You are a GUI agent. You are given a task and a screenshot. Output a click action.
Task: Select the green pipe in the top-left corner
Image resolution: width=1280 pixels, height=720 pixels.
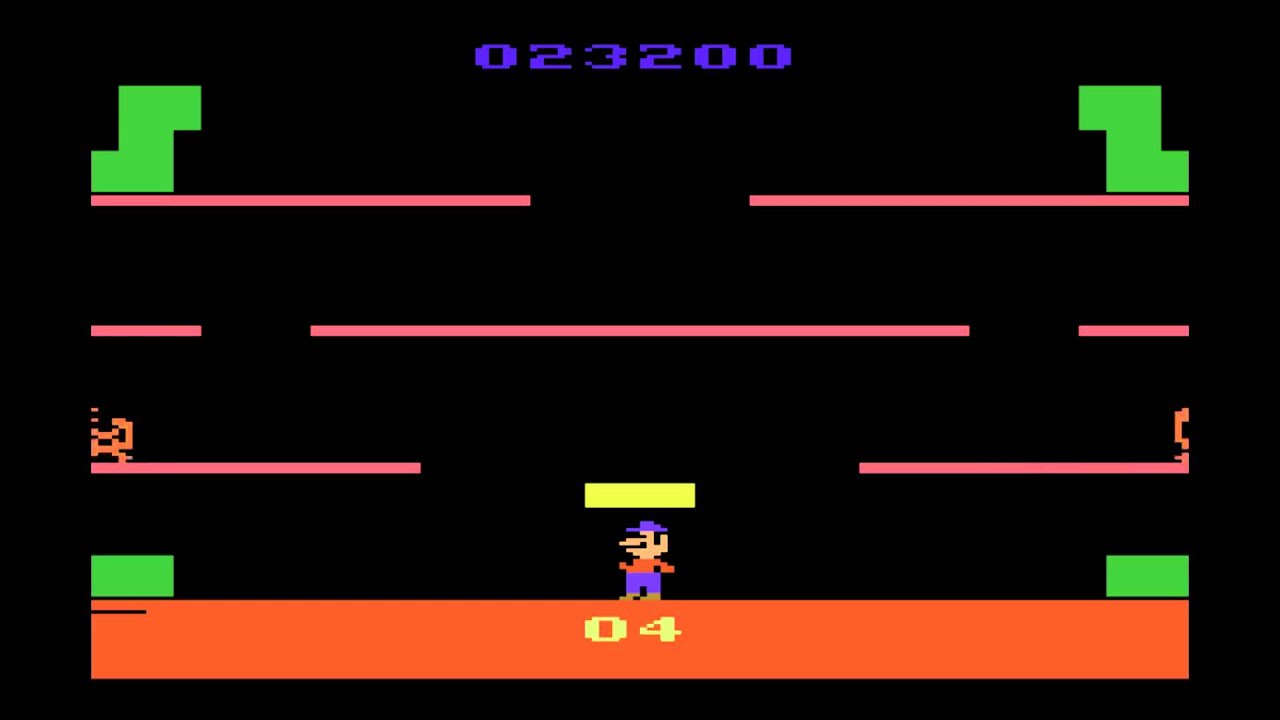click(x=146, y=140)
